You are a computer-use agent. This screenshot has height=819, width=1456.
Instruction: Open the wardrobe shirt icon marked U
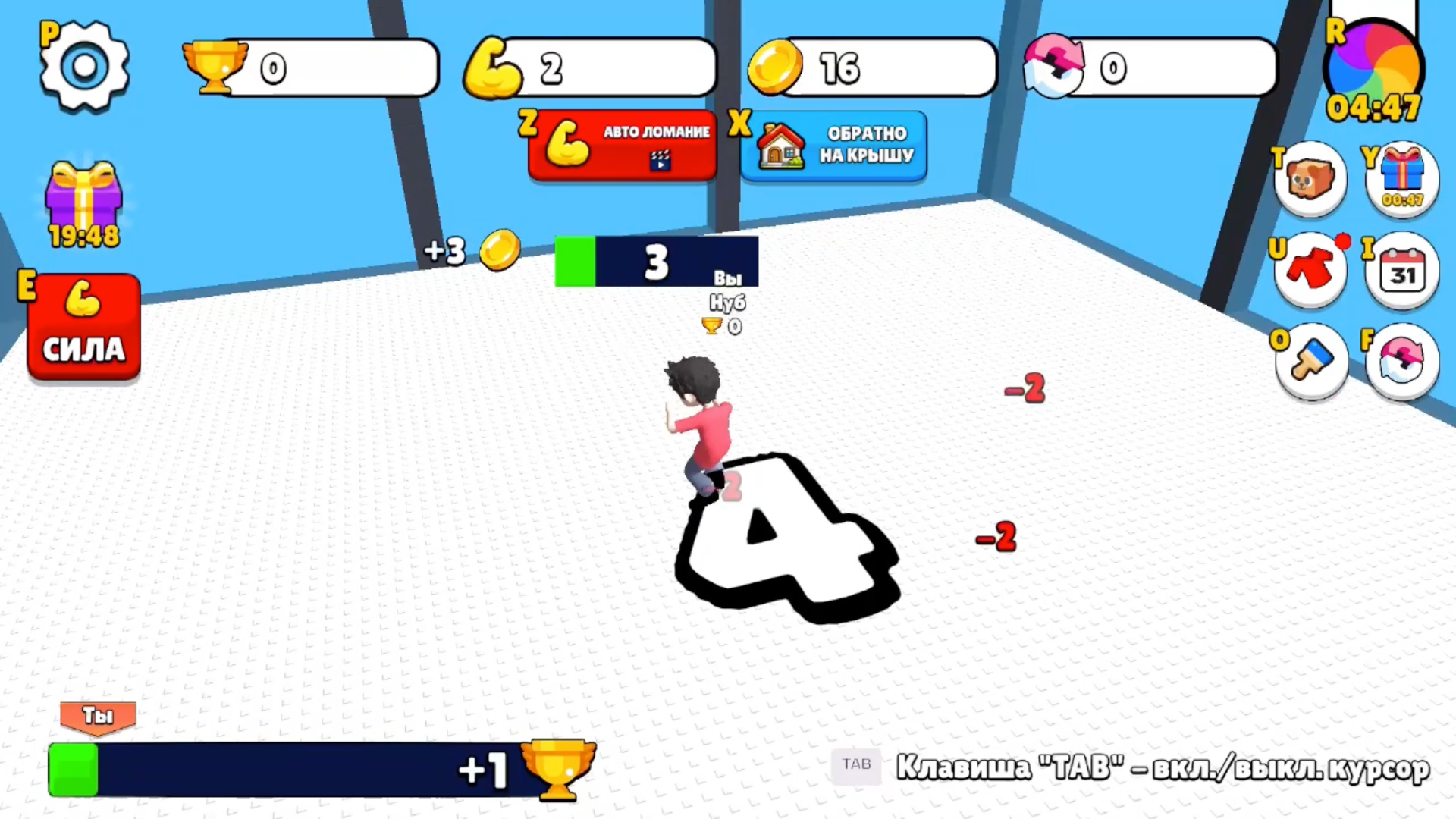1311,269
